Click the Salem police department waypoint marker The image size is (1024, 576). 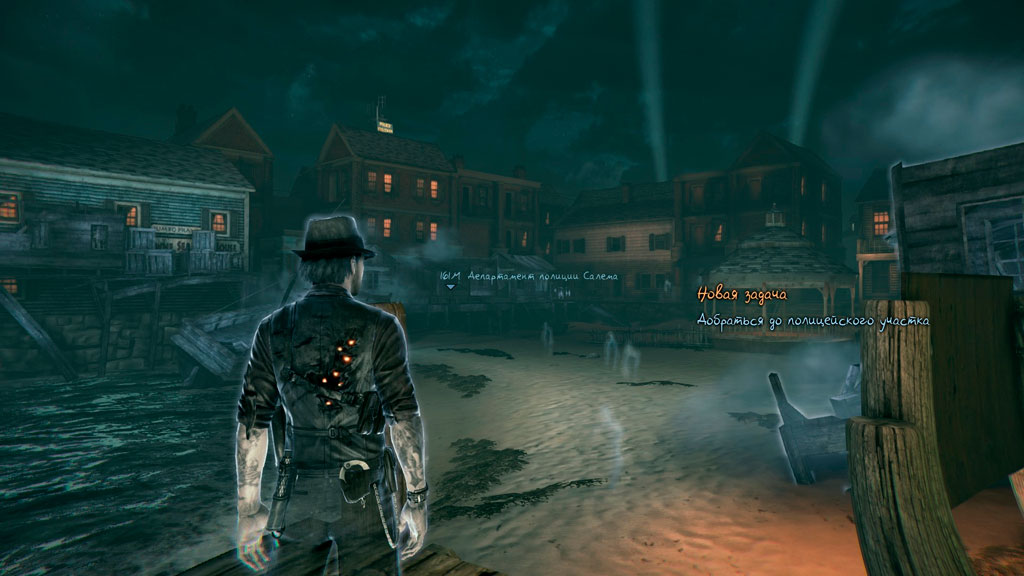[450, 287]
